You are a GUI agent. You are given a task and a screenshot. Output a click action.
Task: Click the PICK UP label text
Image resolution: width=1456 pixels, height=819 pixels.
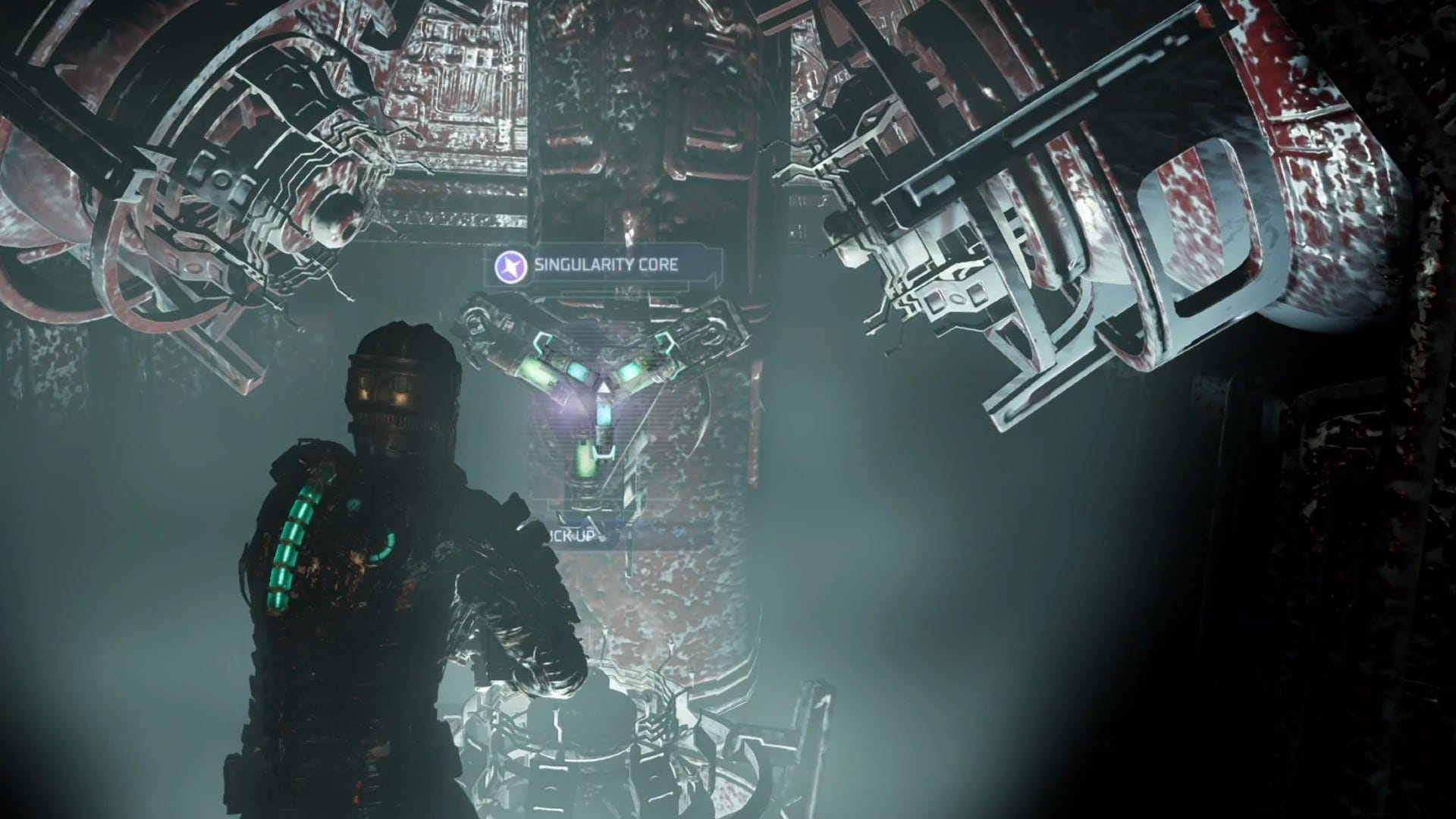tap(573, 535)
